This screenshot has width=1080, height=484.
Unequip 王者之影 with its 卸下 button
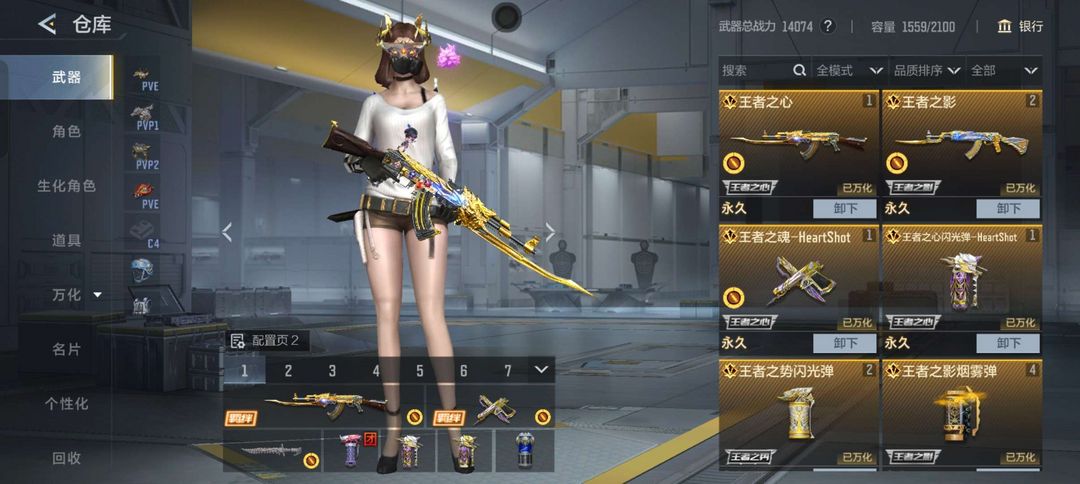1008,209
